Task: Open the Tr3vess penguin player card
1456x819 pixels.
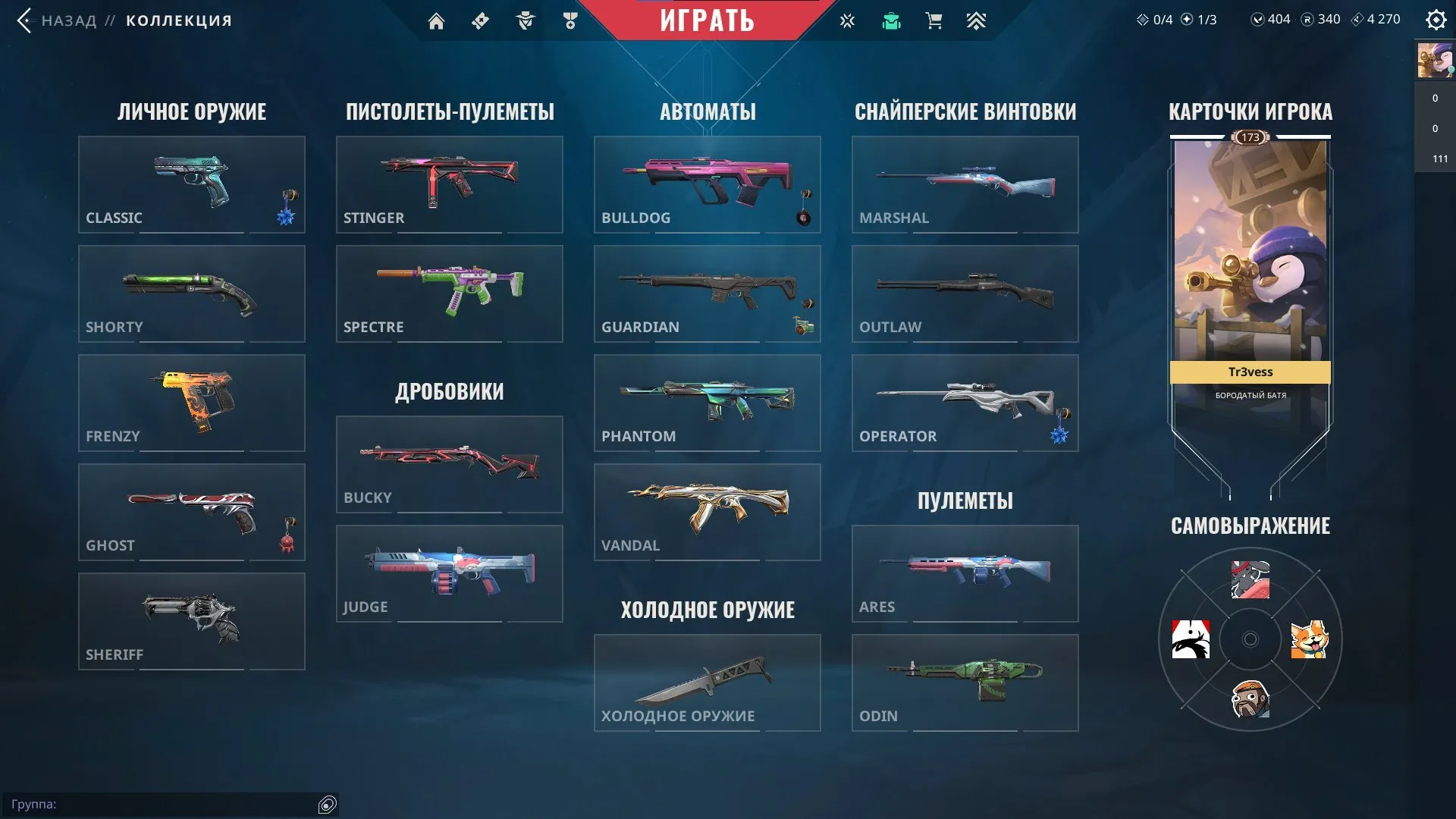Action: [x=1249, y=265]
